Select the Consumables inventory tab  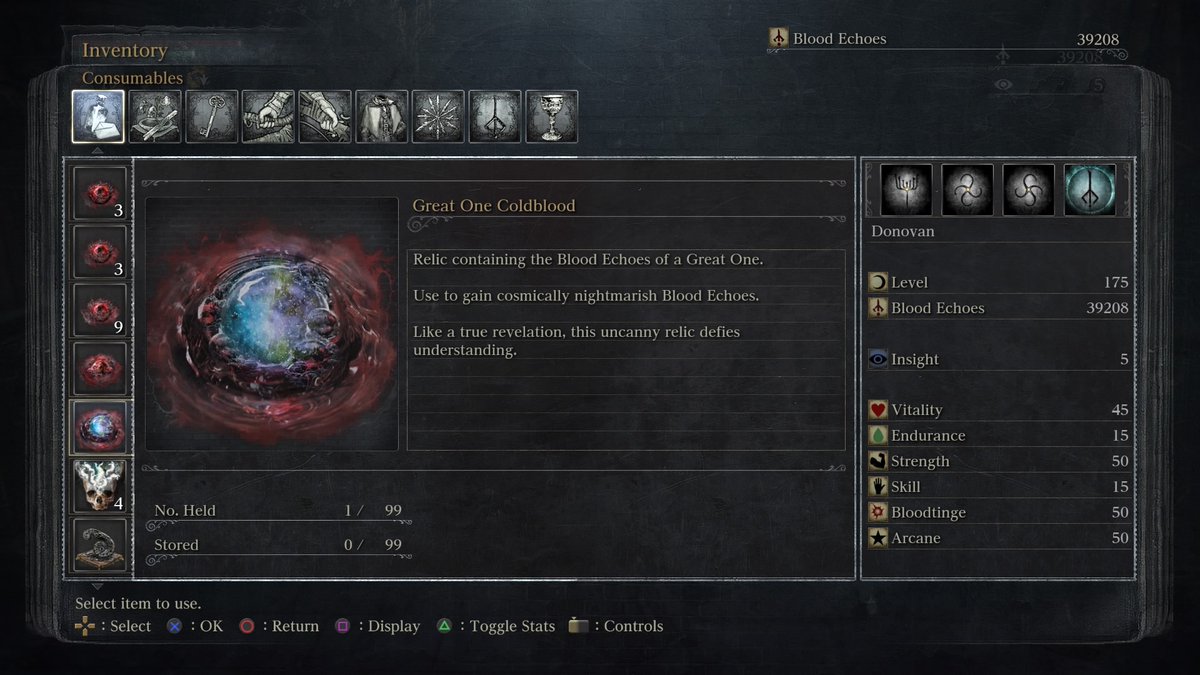point(98,117)
